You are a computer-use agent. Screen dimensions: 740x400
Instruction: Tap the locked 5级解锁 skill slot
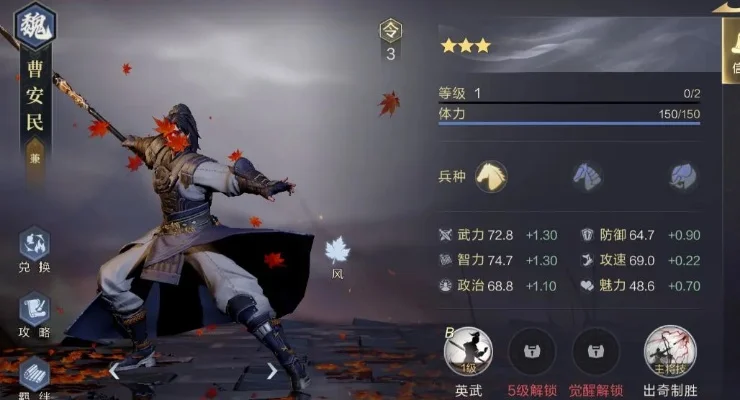533,353
